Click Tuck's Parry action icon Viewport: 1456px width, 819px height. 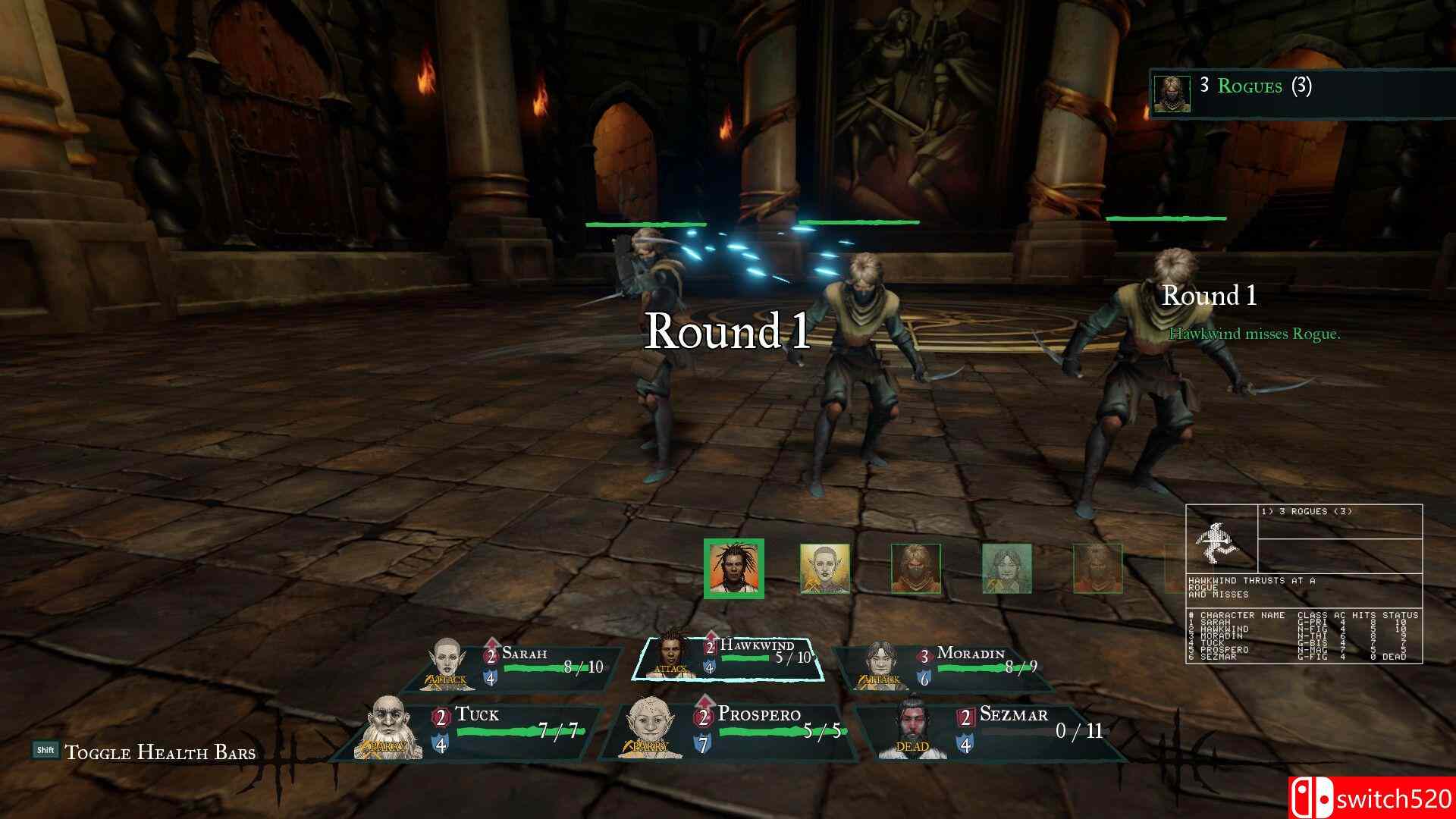point(385,746)
